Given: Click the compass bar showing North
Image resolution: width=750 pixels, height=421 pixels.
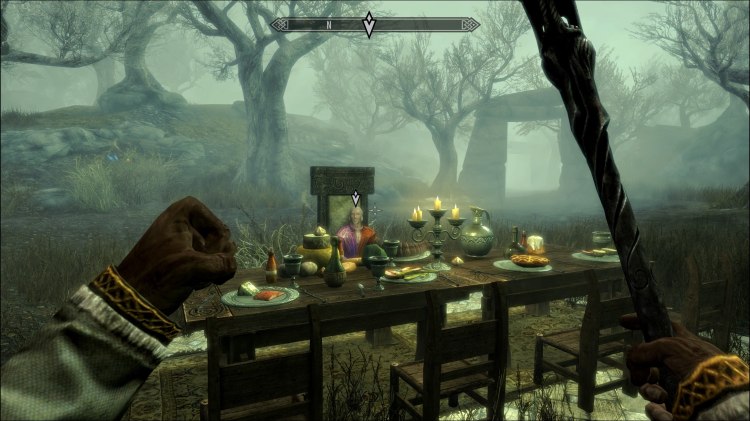Looking at the screenshot, I should 326,24.
